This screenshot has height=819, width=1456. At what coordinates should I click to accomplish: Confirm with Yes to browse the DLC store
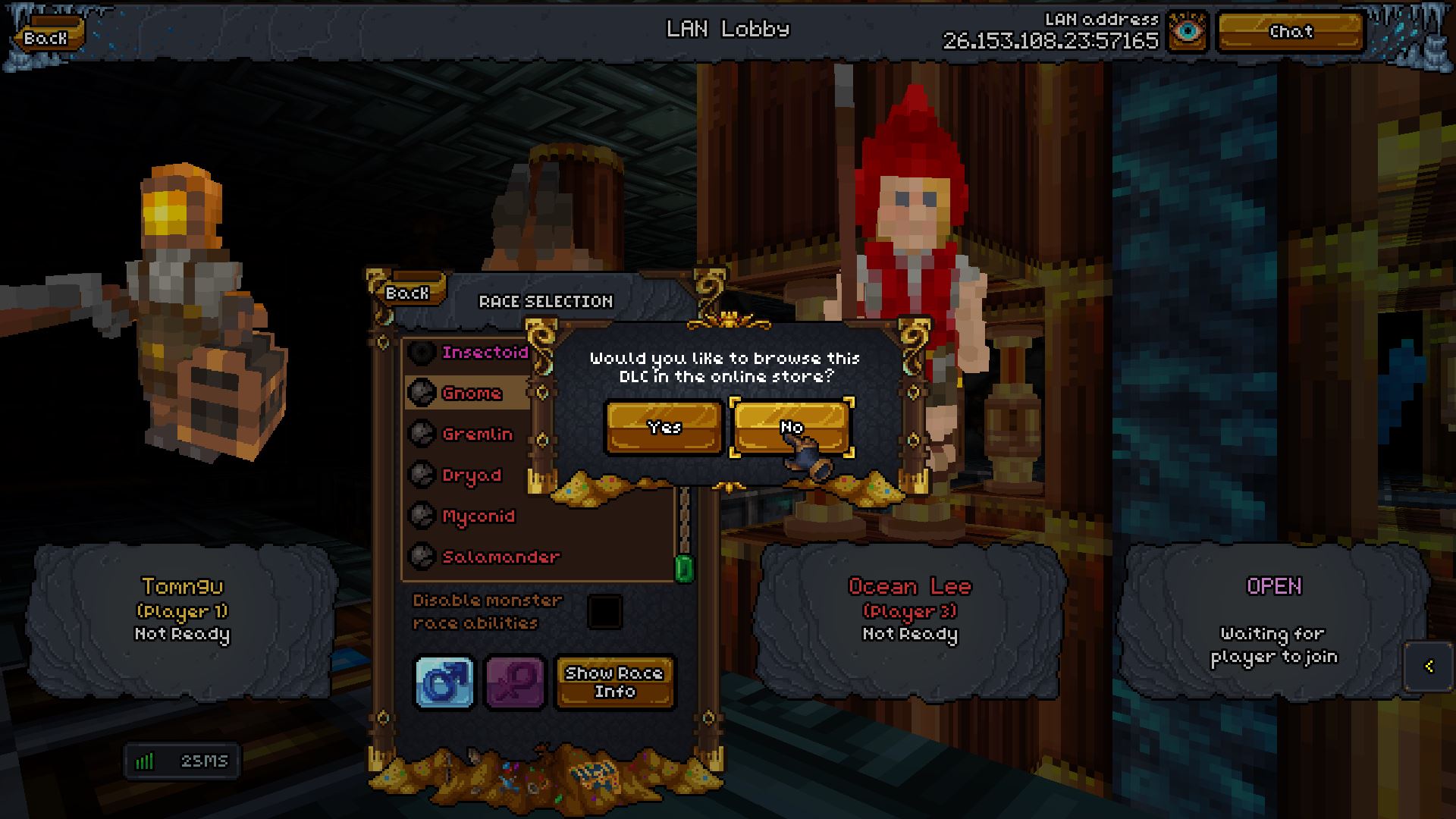pyautogui.click(x=663, y=427)
